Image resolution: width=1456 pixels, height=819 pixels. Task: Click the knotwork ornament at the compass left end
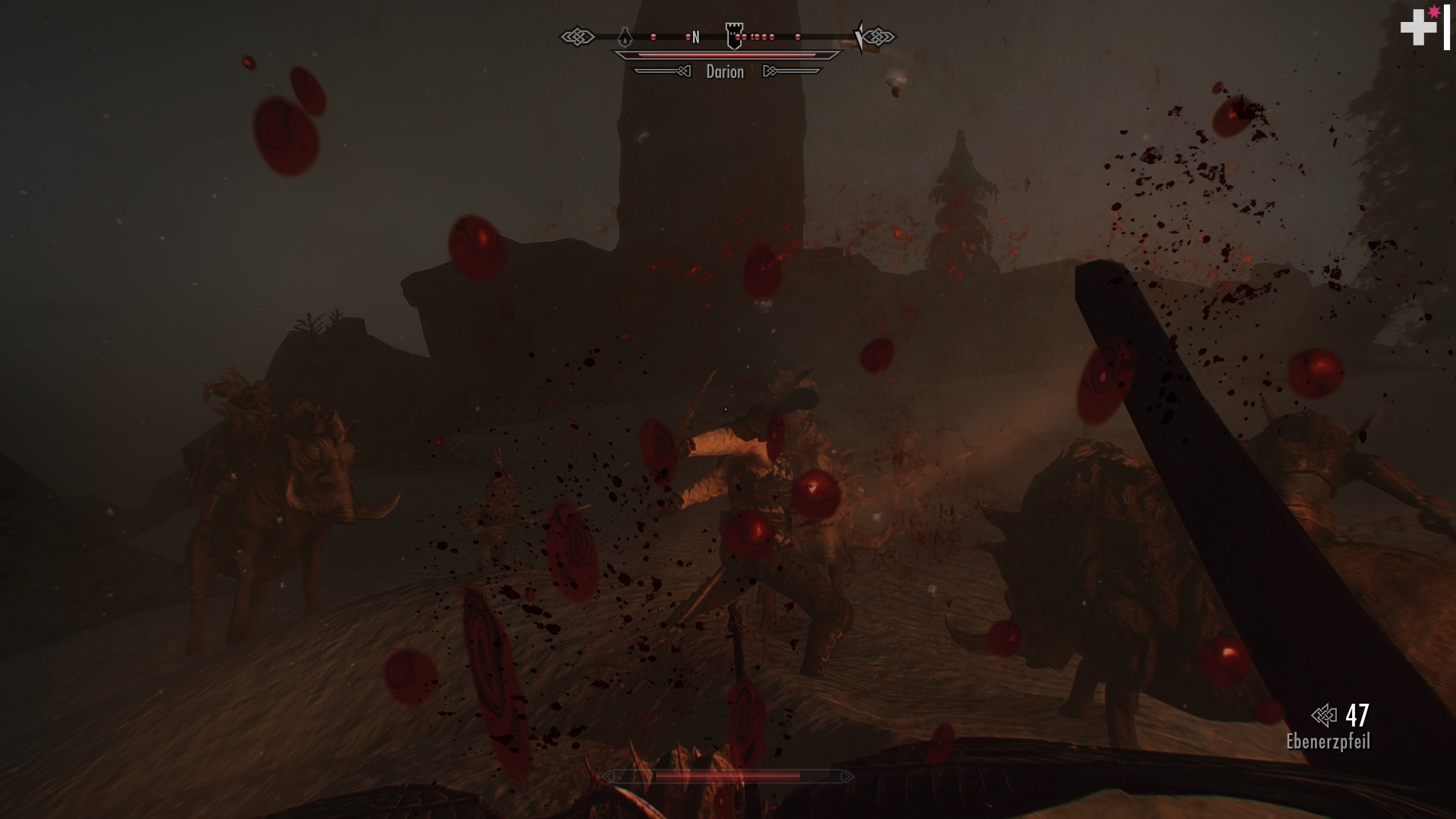(579, 36)
